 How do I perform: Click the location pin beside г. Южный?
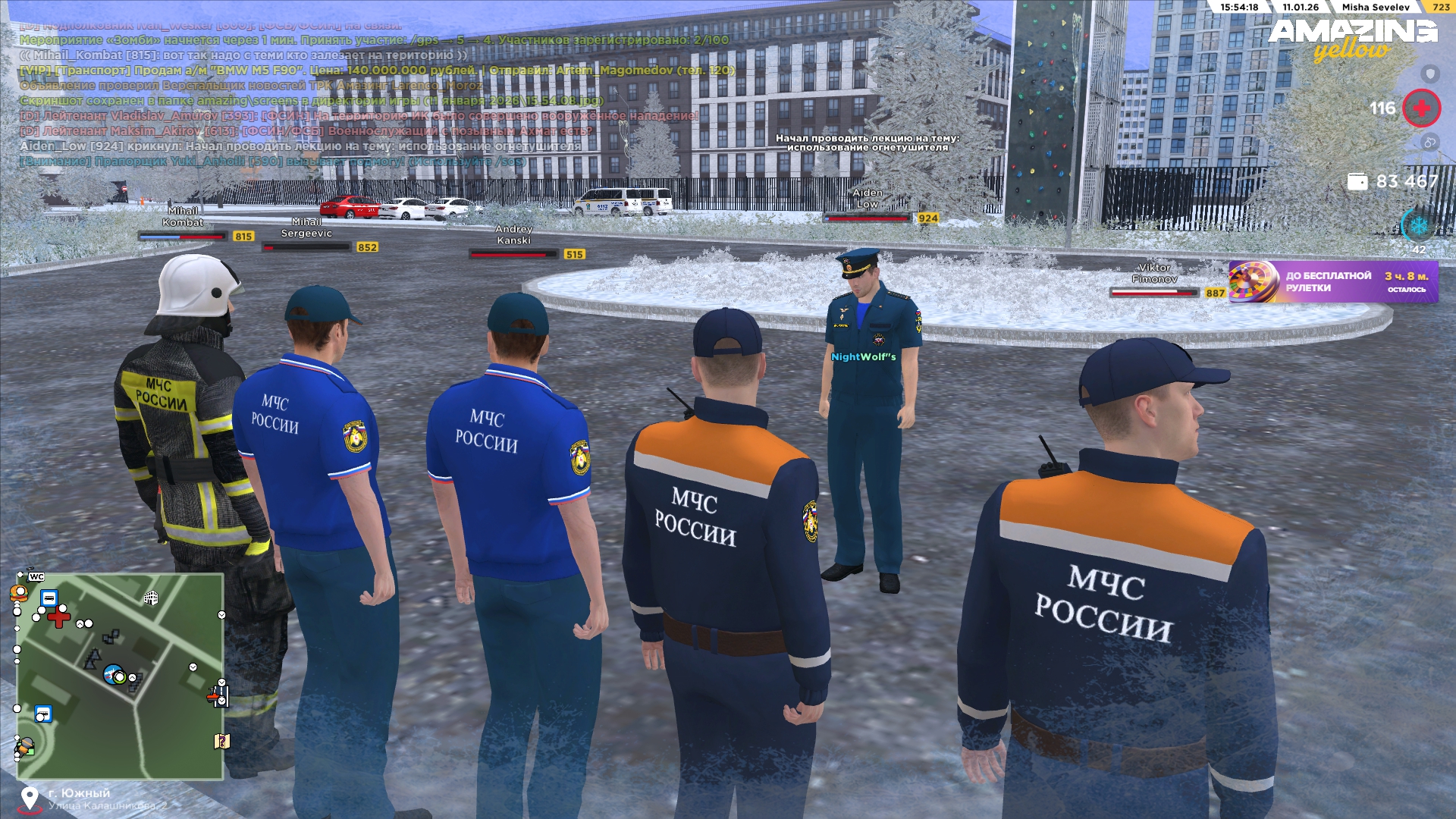[x=30, y=799]
